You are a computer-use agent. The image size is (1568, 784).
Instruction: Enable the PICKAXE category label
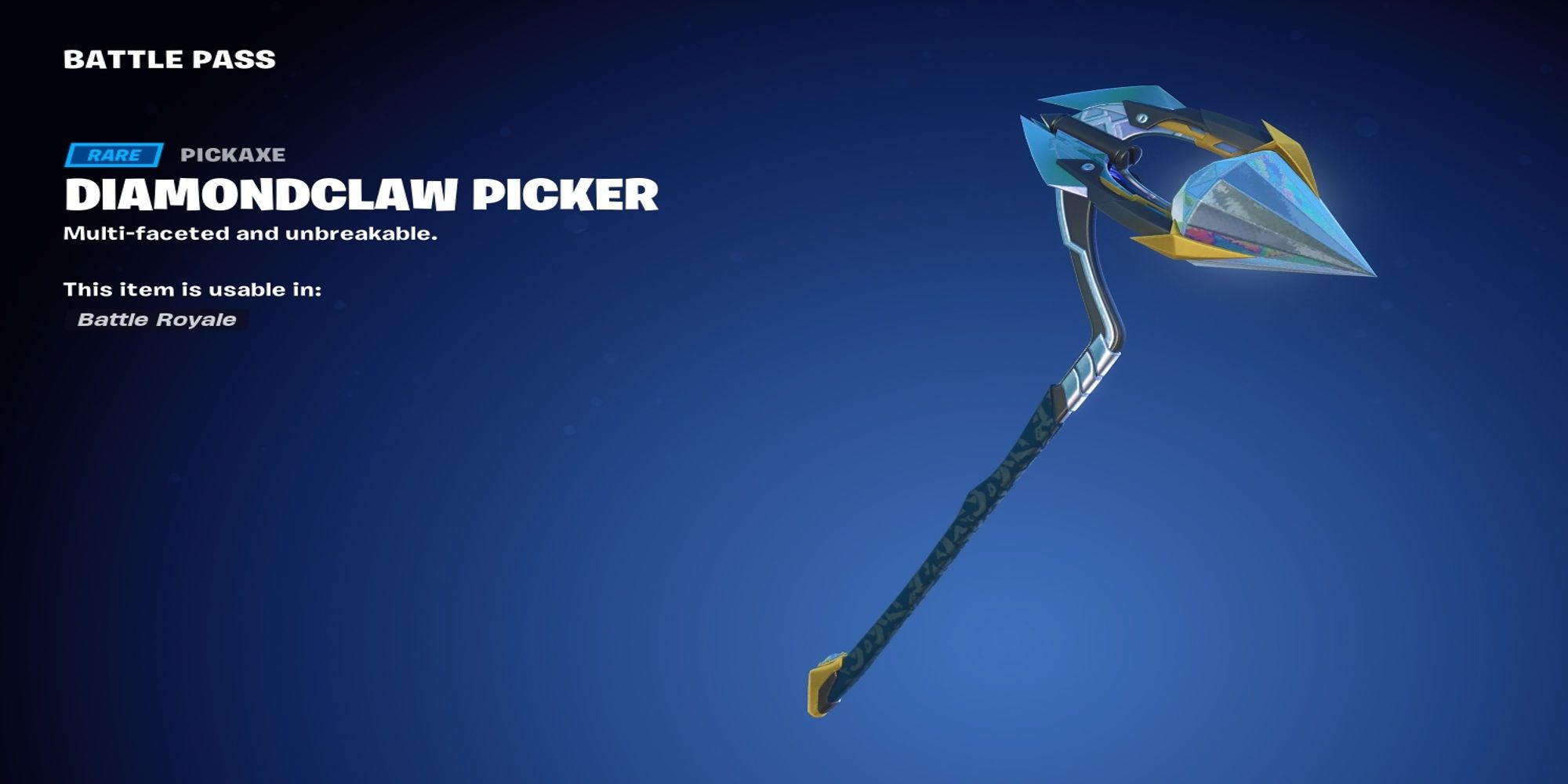233,156
